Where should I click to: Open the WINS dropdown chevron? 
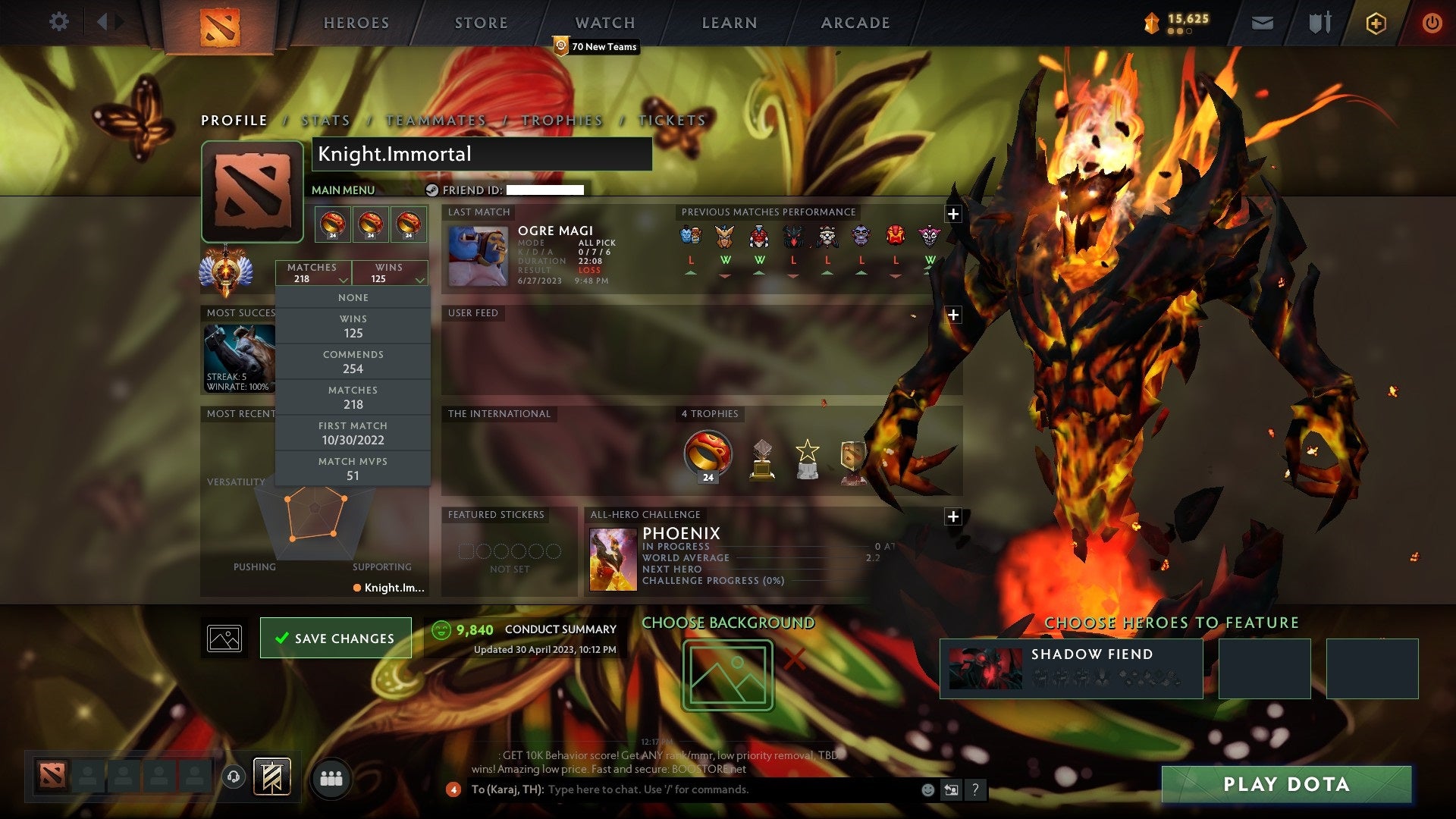420,280
